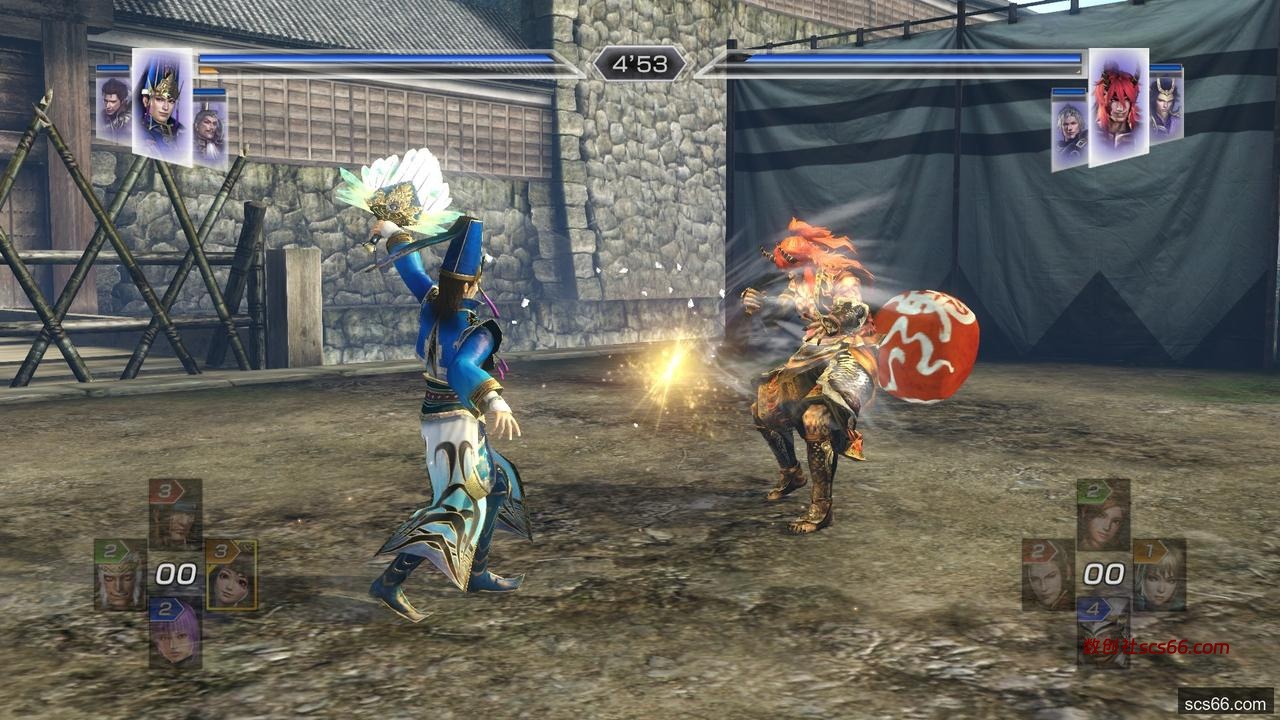Select the silver-haired enemy reserve portrait
The image size is (1280, 720).
tap(1068, 130)
